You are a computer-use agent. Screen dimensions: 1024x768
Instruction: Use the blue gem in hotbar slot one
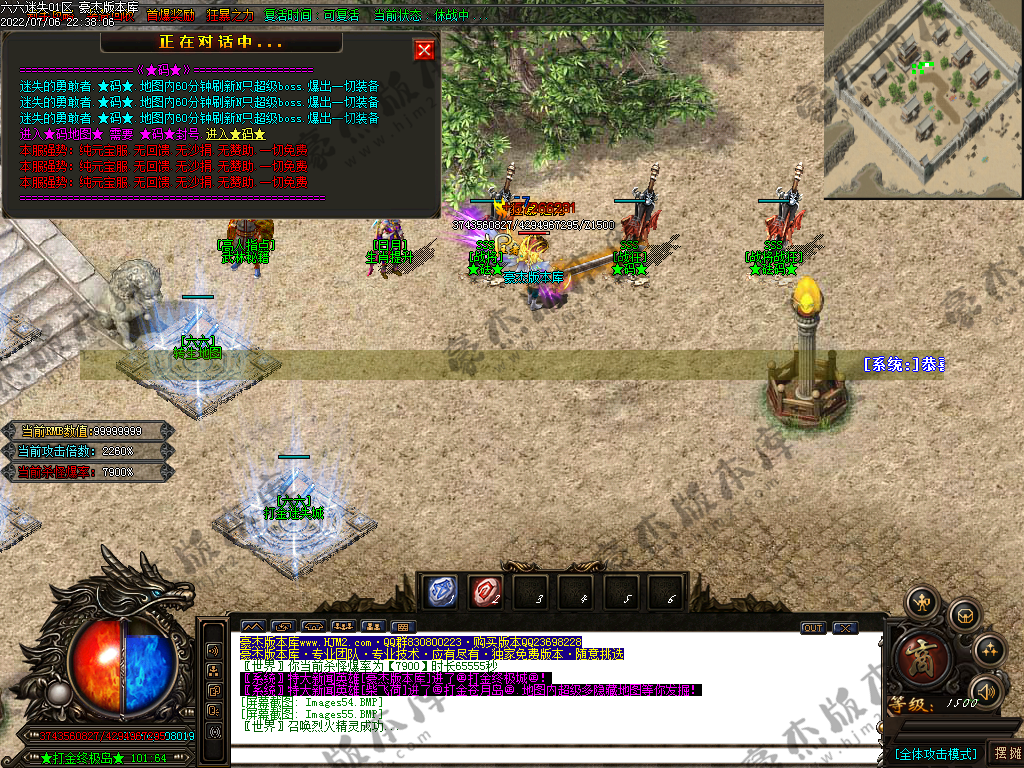click(441, 592)
